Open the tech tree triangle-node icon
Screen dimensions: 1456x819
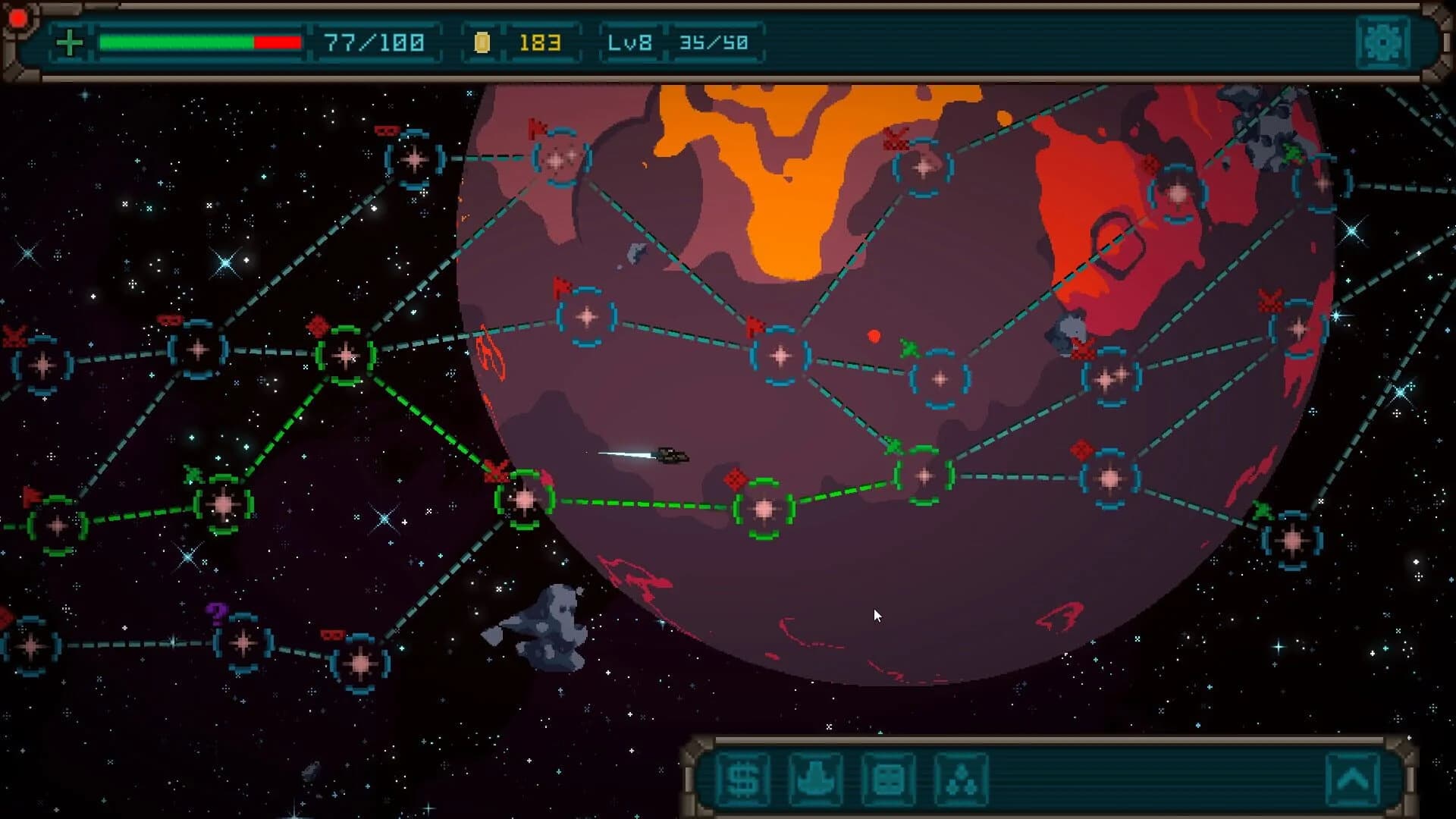(960, 780)
